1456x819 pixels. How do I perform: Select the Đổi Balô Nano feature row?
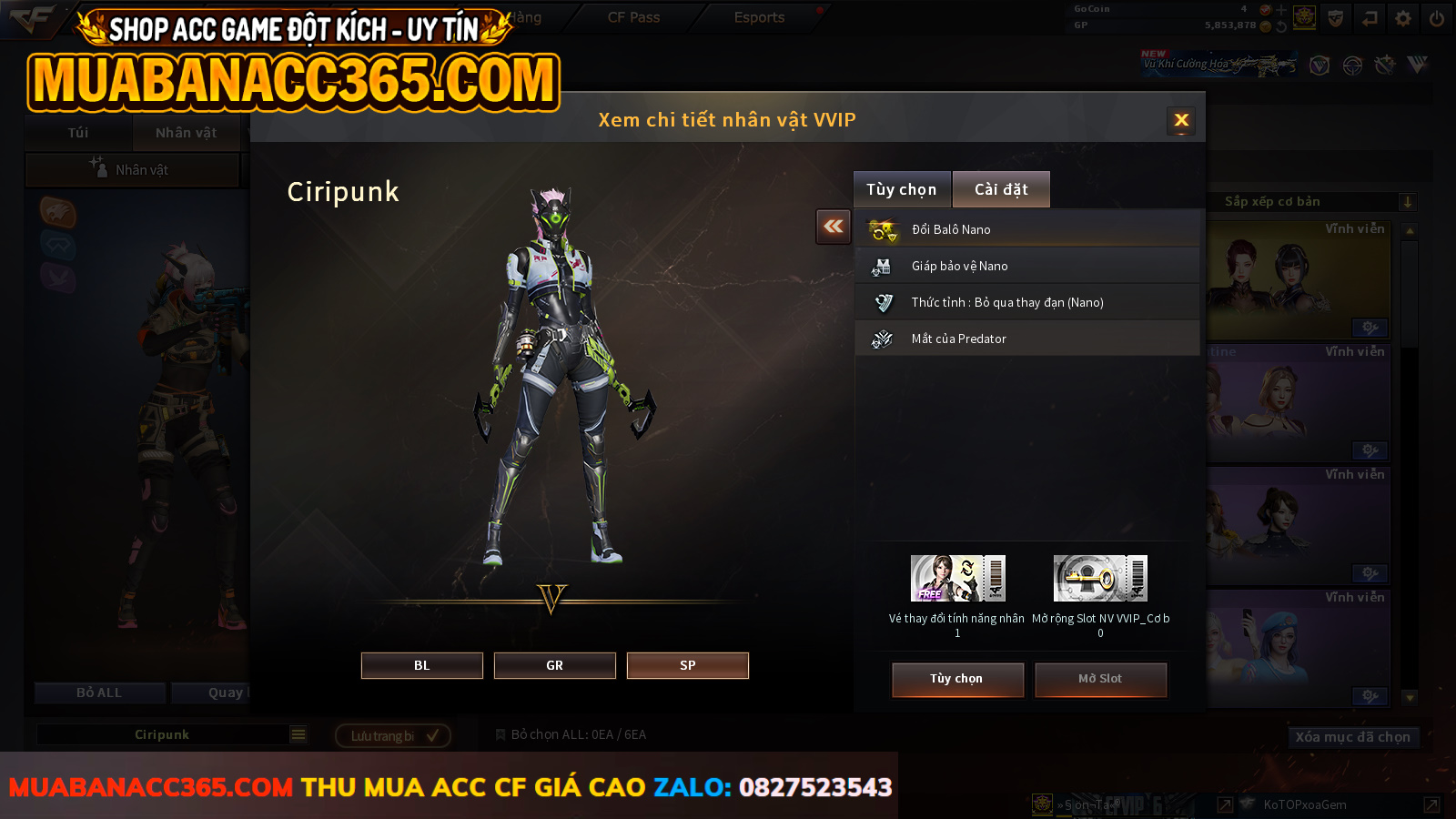click(1026, 229)
